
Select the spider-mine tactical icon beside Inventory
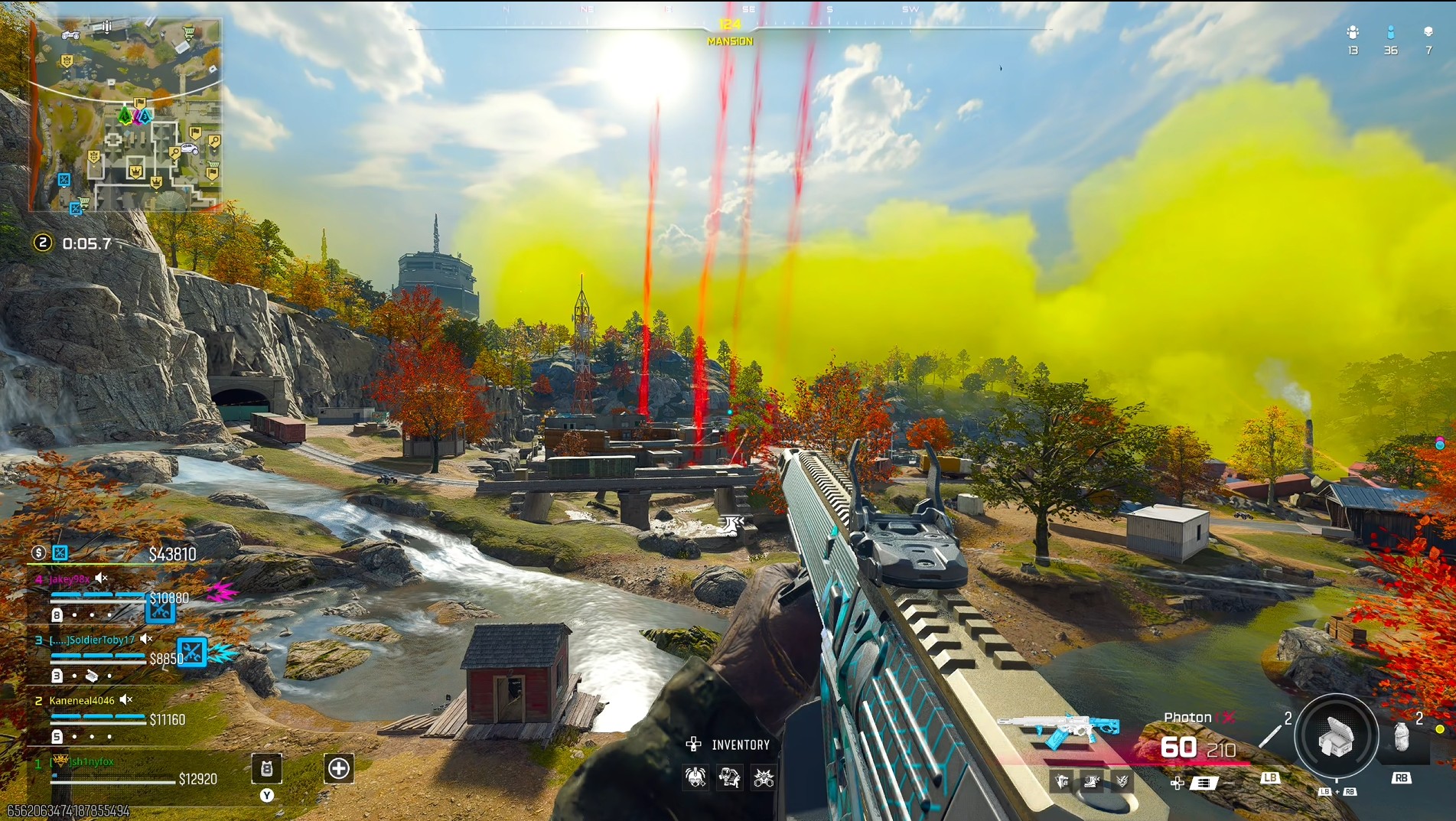click(x=695, y=777)
